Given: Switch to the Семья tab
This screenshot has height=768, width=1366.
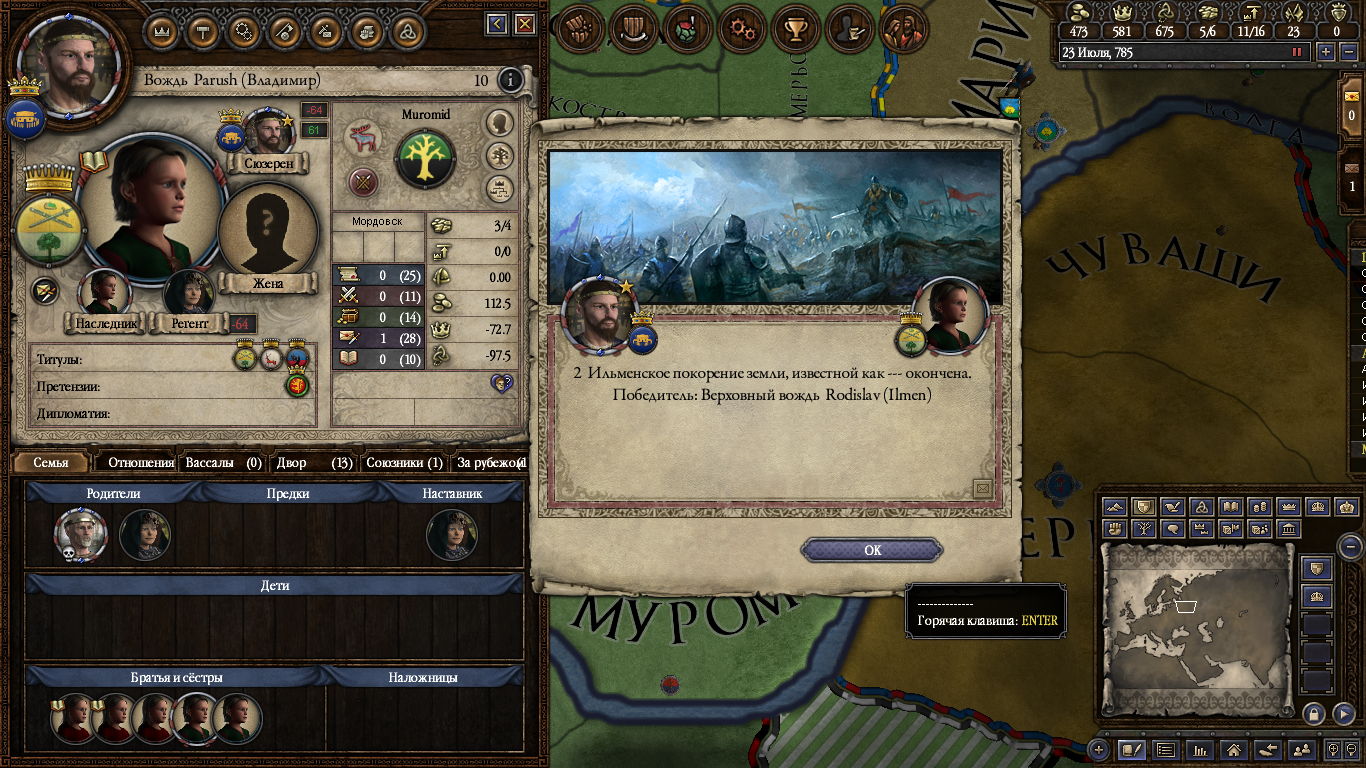Looking at the screenshot, I should [51, 463].
